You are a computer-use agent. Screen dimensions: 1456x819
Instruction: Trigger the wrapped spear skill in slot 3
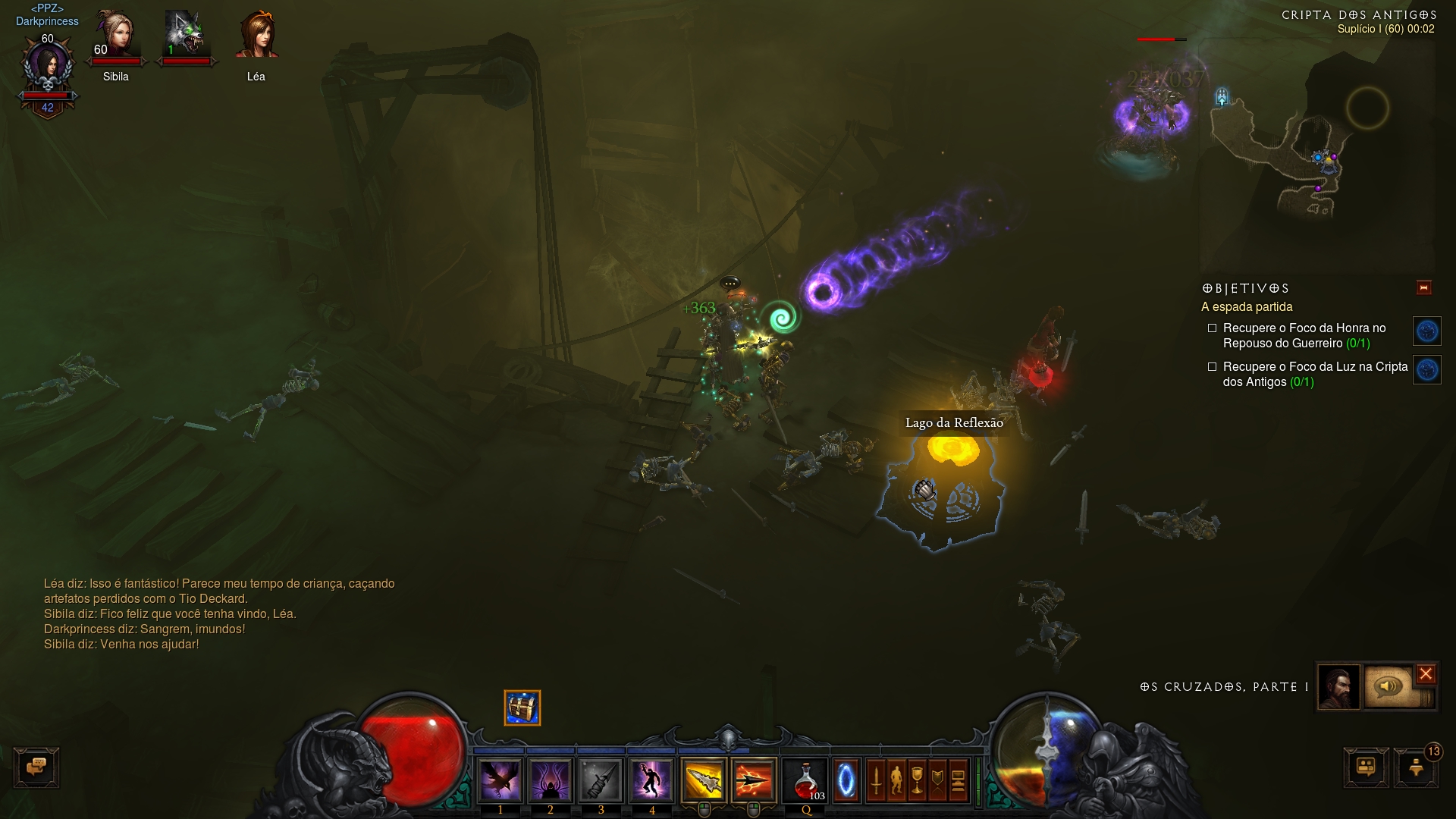601,780
